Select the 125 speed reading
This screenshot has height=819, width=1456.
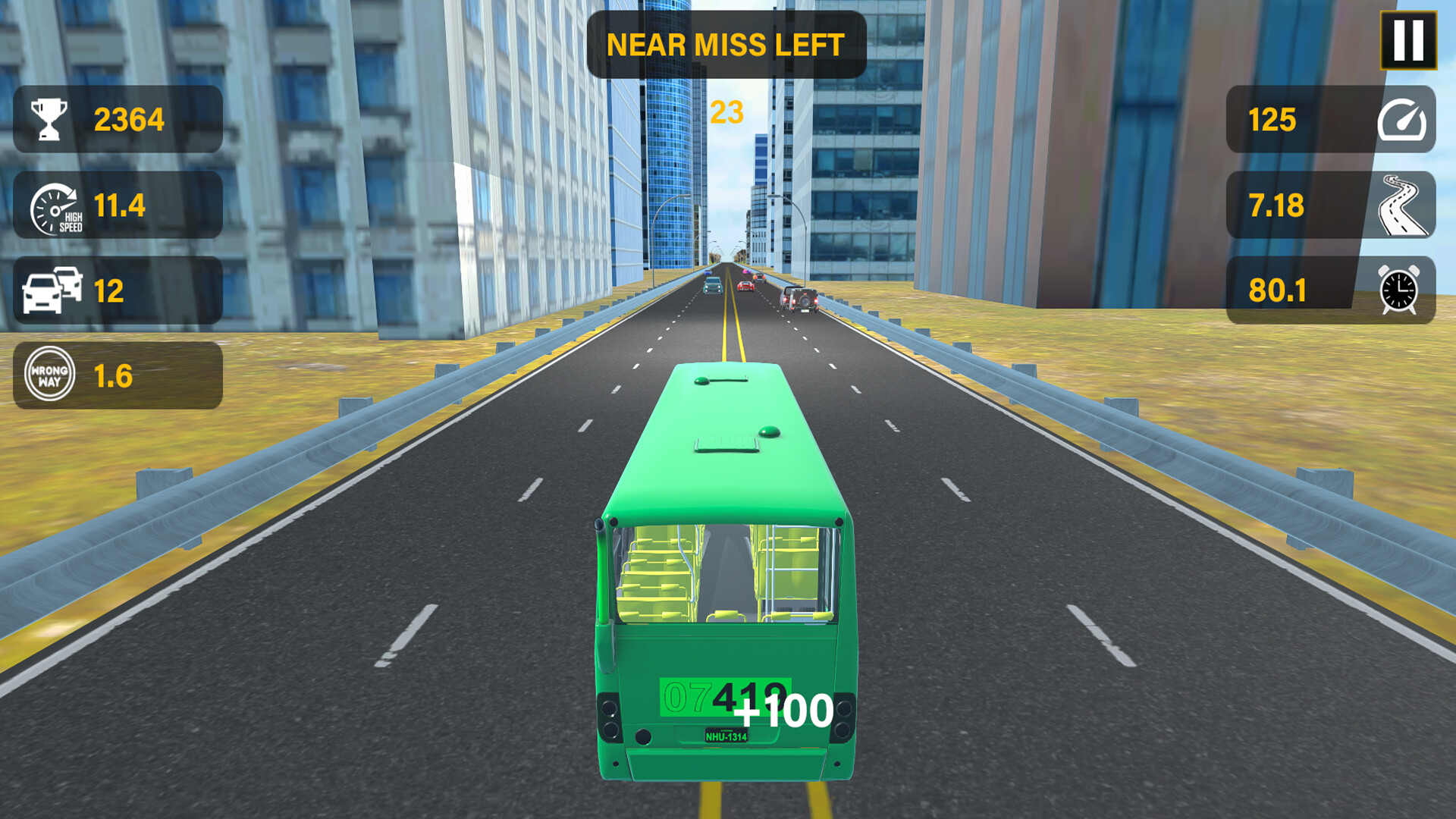1272,120
